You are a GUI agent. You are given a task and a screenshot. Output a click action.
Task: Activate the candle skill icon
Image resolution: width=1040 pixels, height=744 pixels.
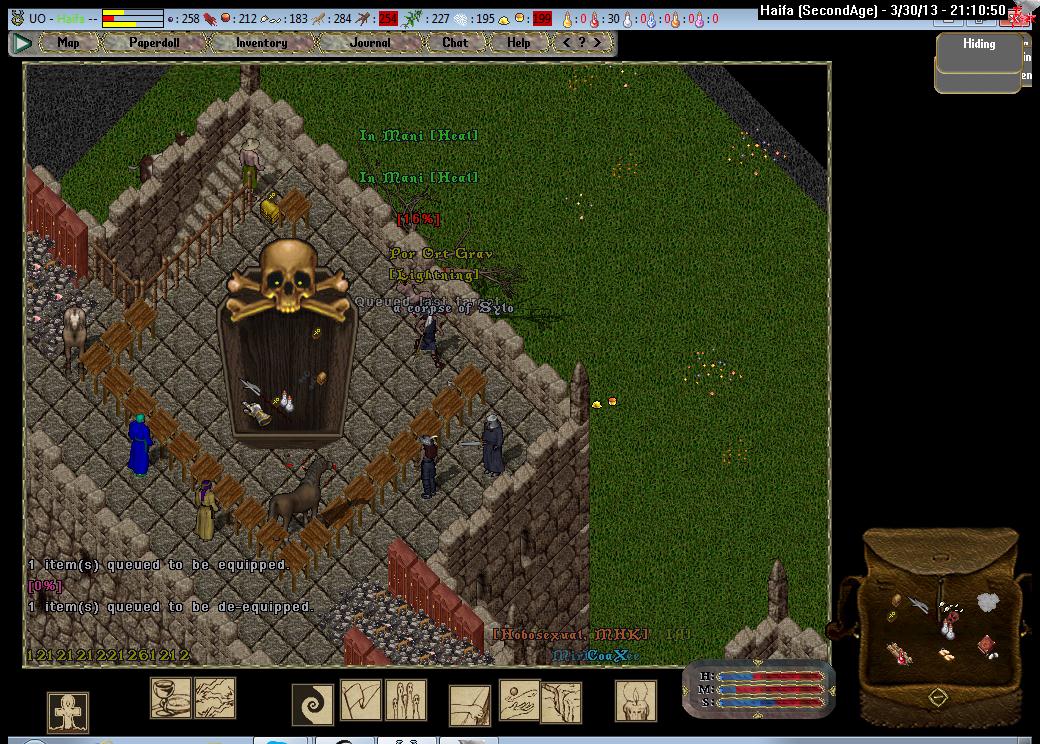tap(635, 701)
